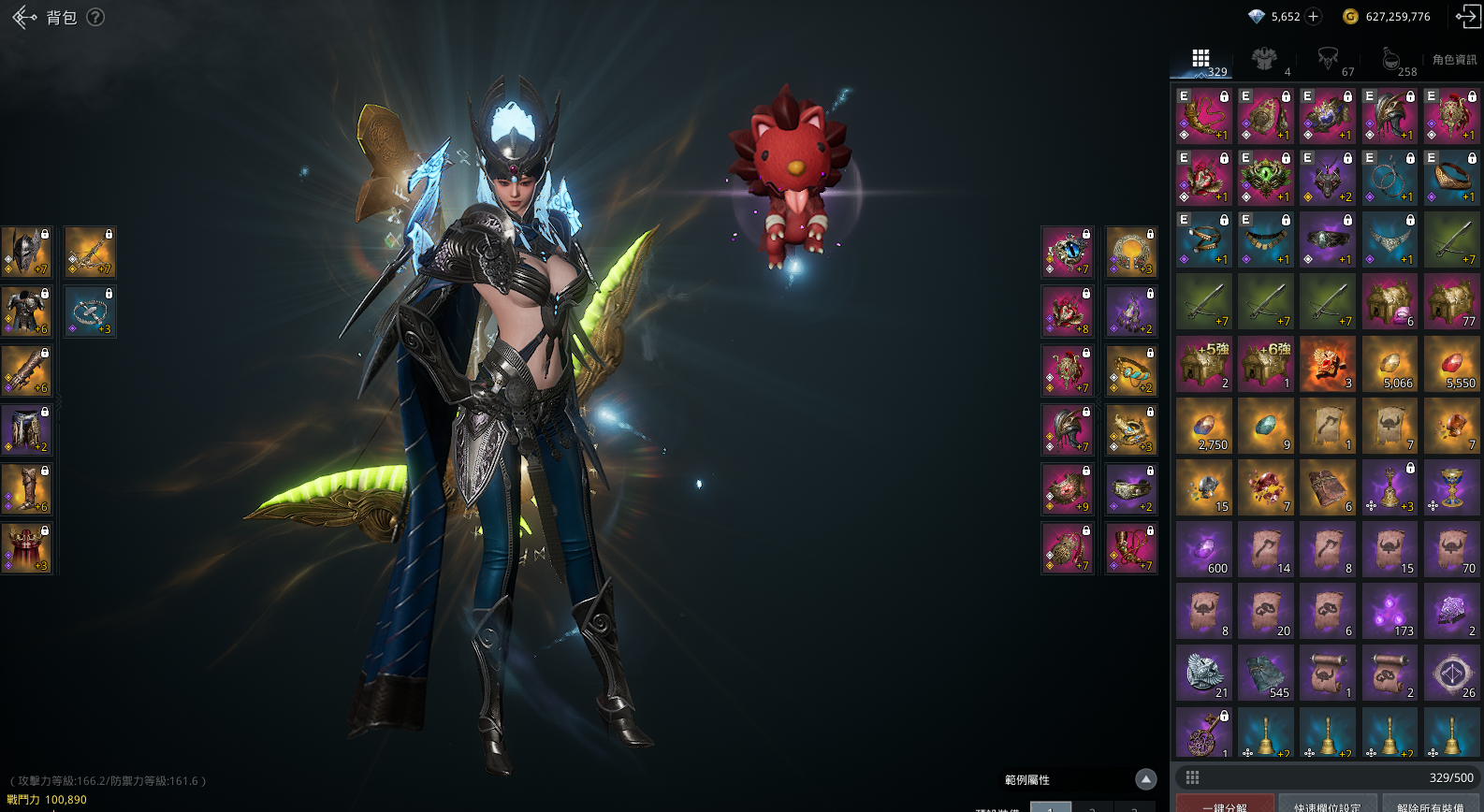Screen dimensions: 1484x812
Task: Select the purple crystal stack of 600
Action: pyautogui.click(x=1203, y=549)
